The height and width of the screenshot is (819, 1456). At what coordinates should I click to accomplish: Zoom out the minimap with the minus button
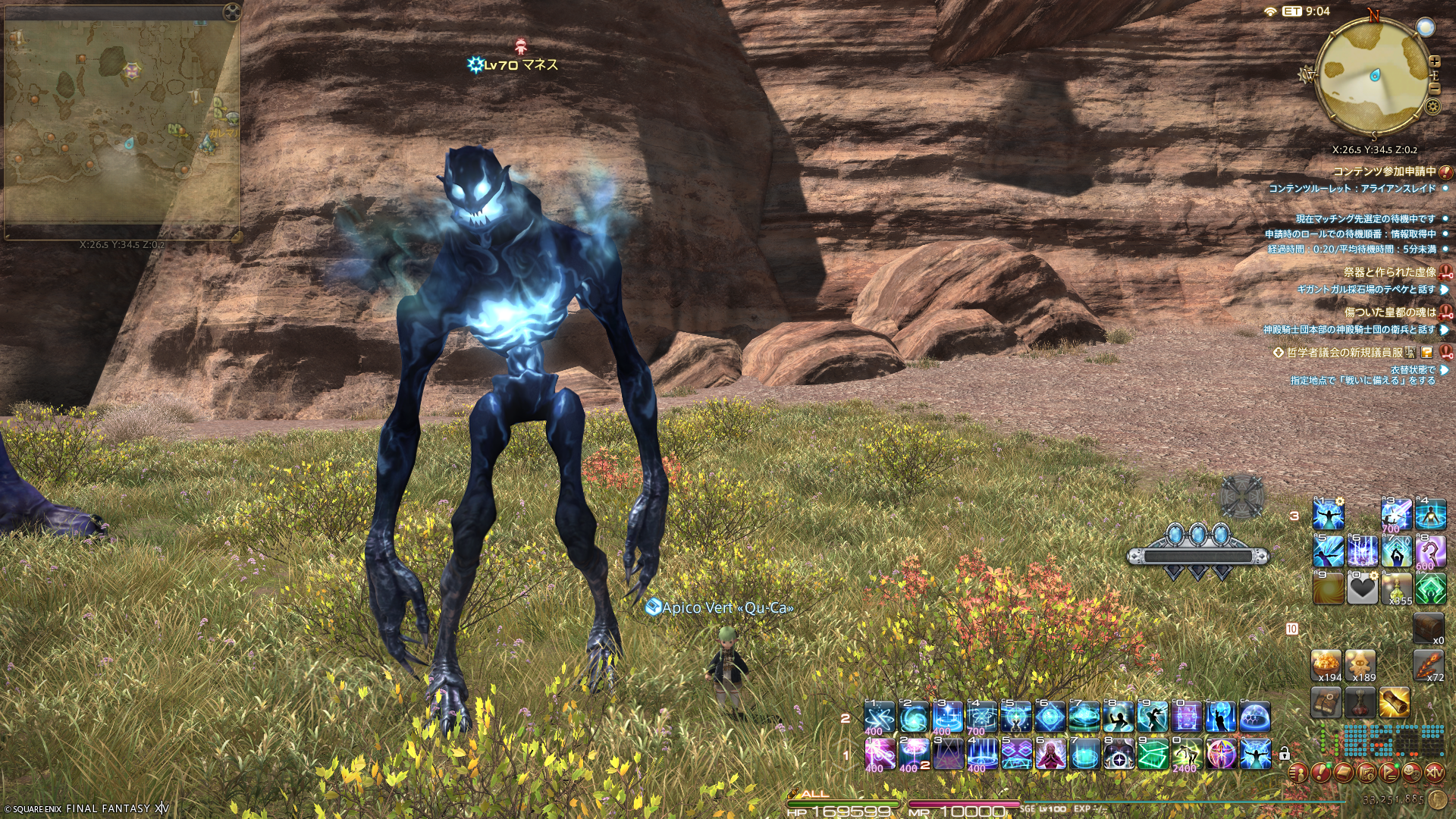click(1434, 89)
